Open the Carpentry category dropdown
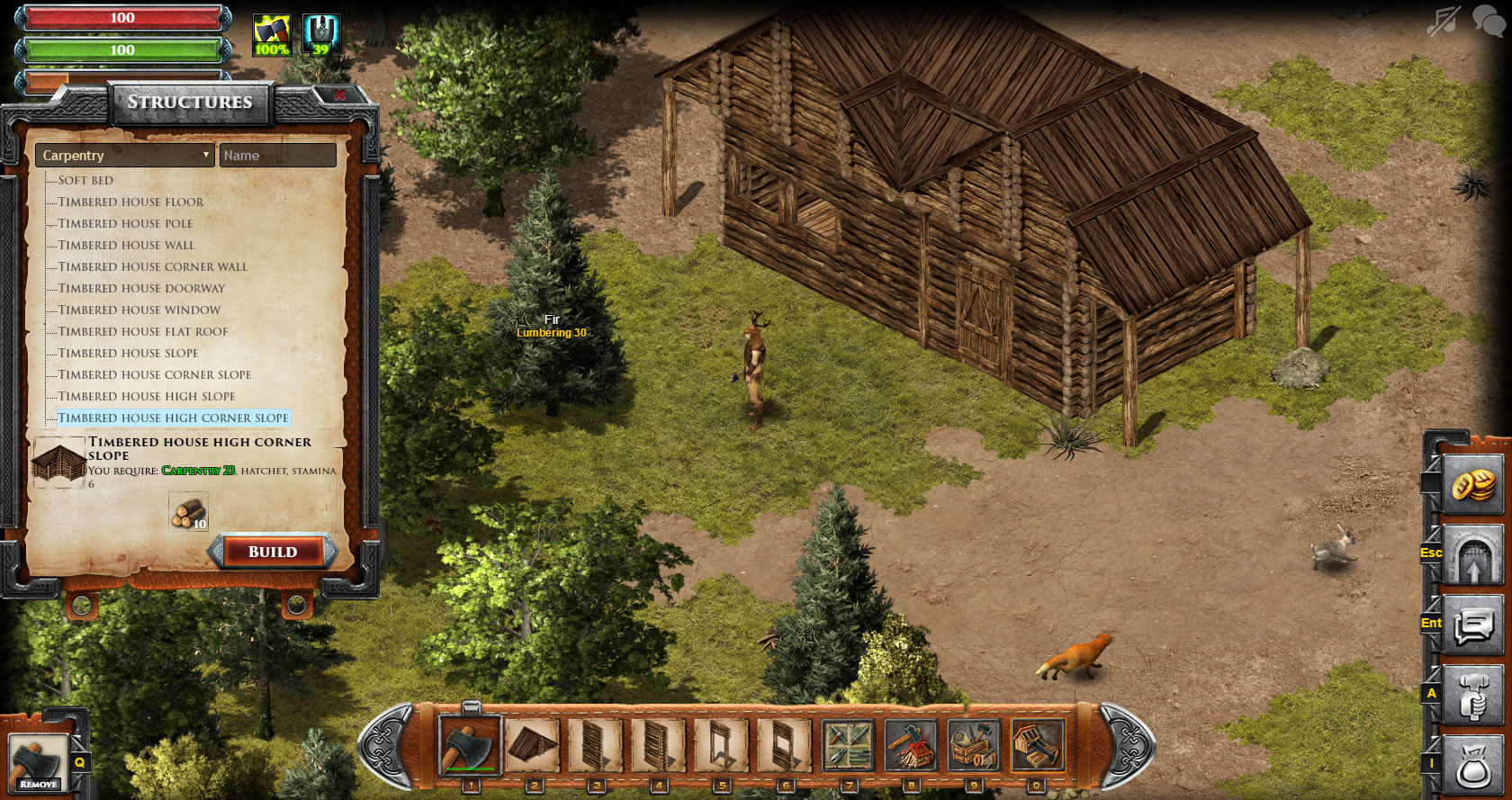1512x800 pixels. 124,156
